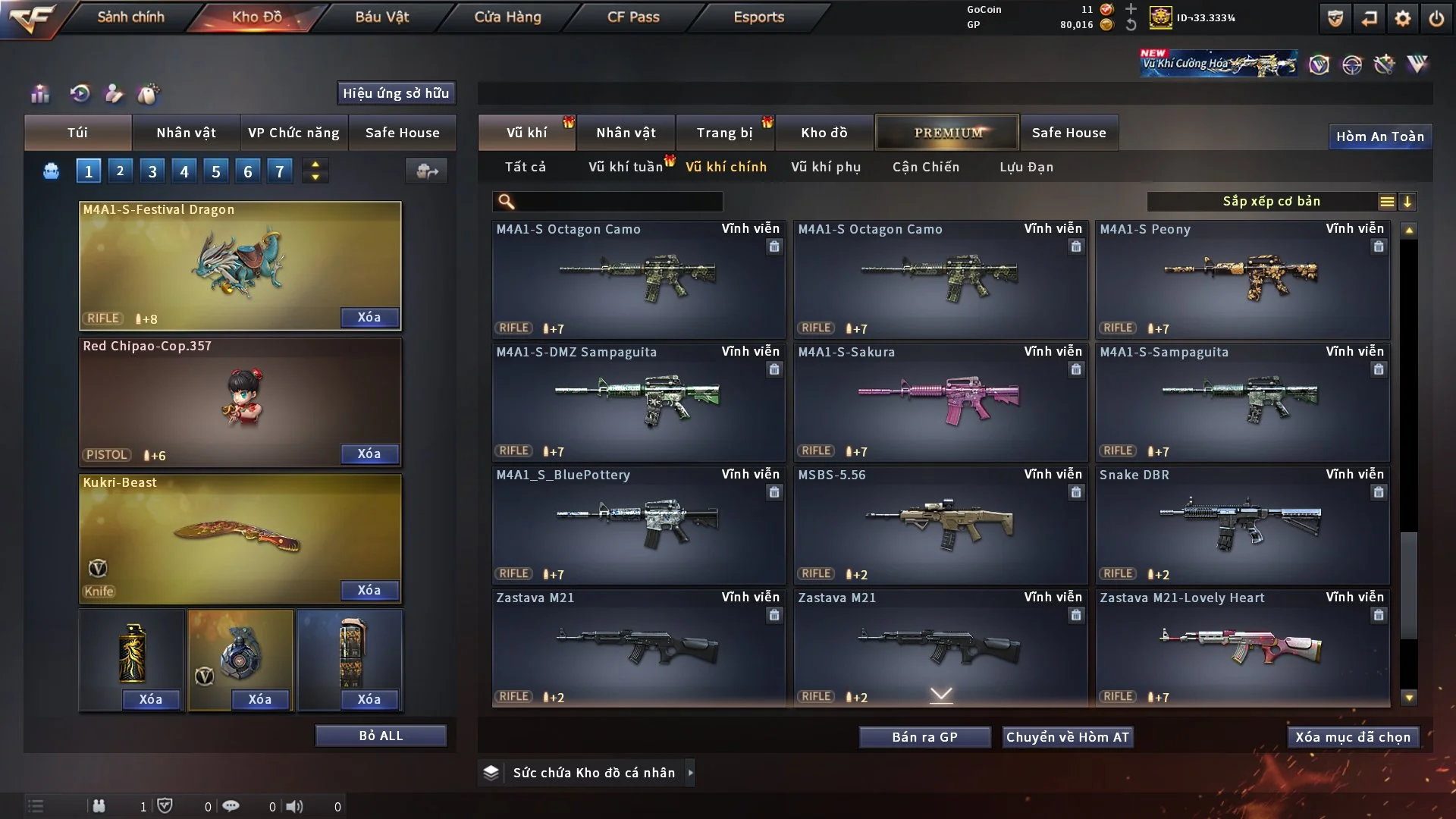Open the CF Pass page
1456x819 pixels.
[x=633, y=17]
